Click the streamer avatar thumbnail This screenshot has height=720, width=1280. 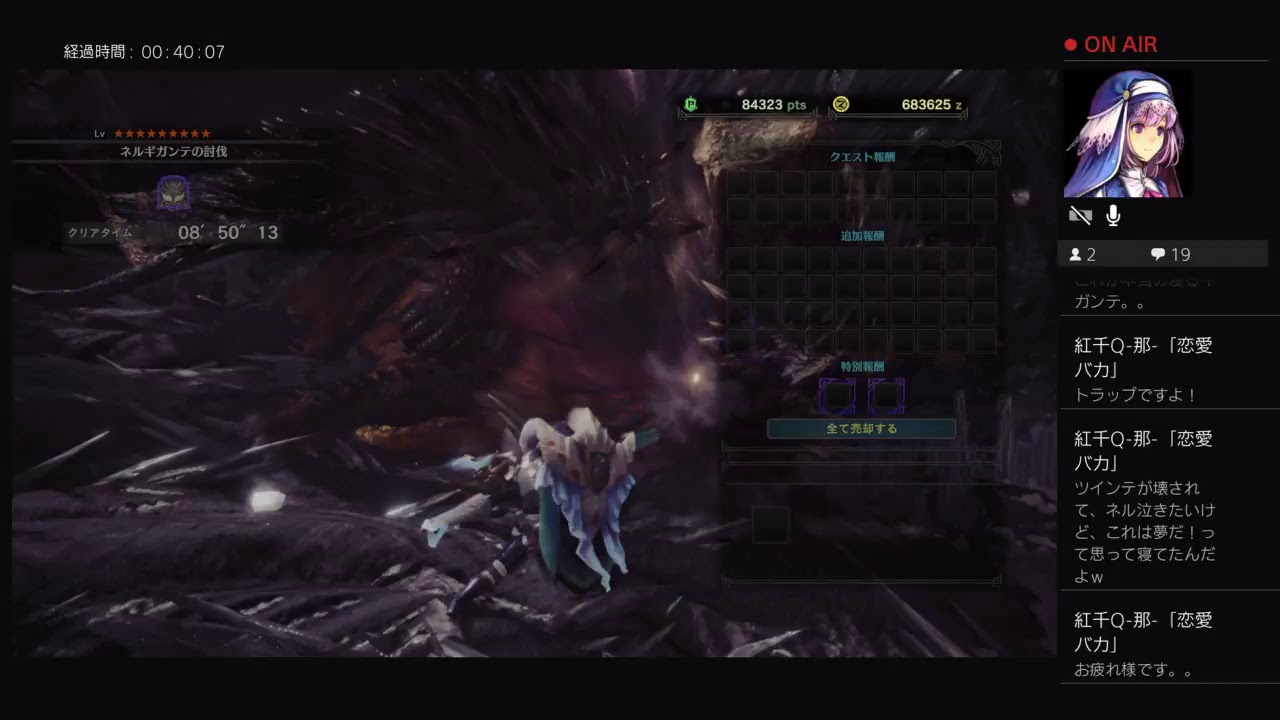tap(1128, 133)
